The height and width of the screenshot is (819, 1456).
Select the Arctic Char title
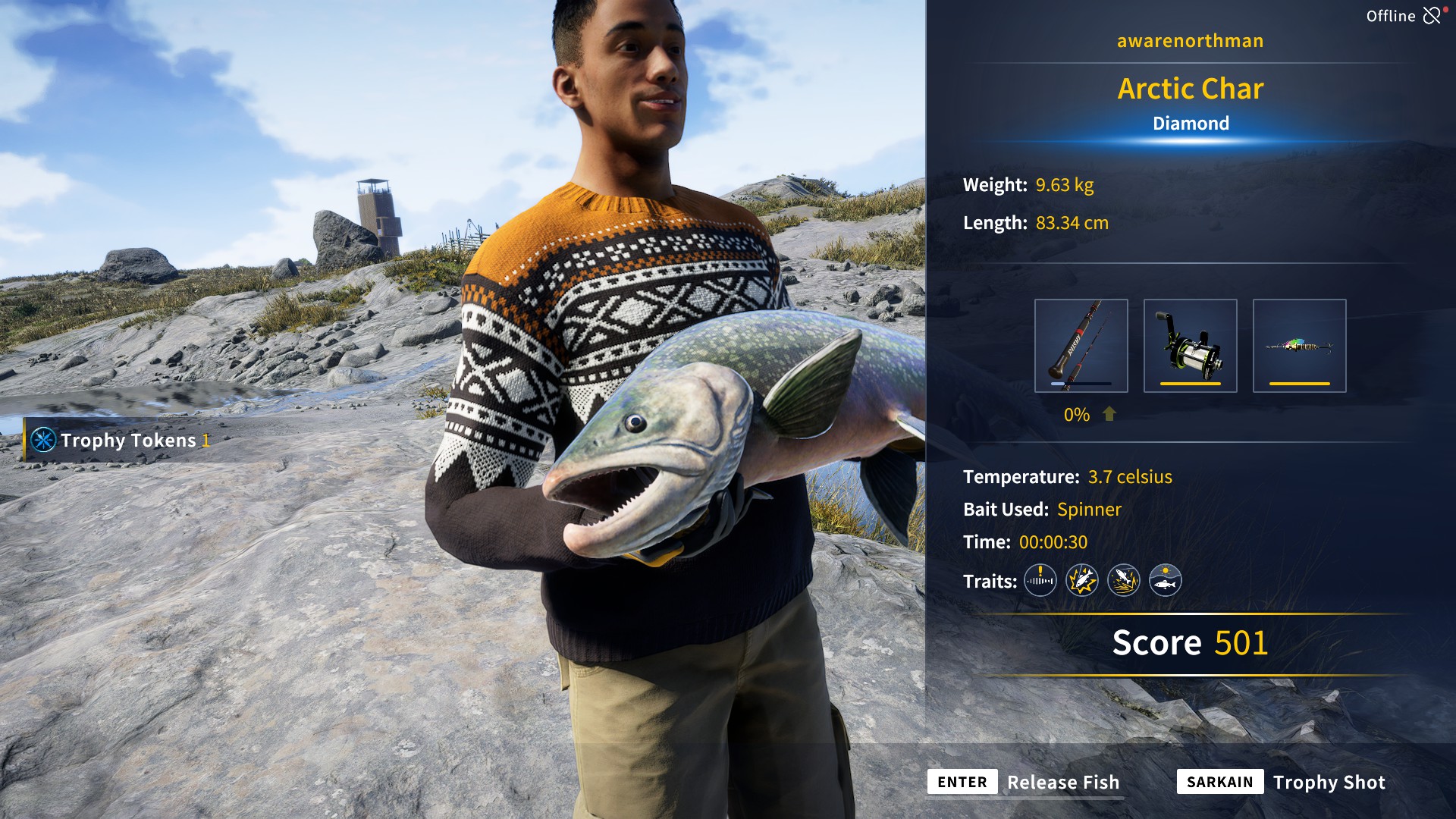1191,89
